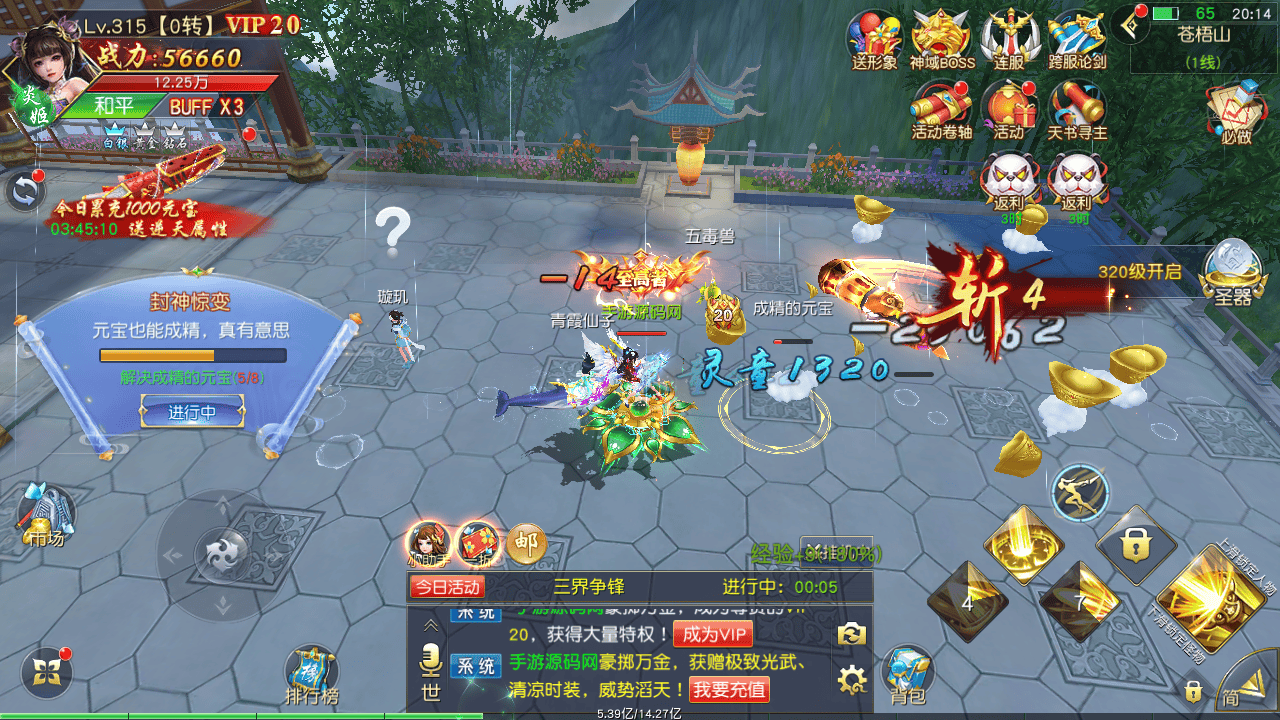Open the 活动卷轴 event scroll

(941, 107)
